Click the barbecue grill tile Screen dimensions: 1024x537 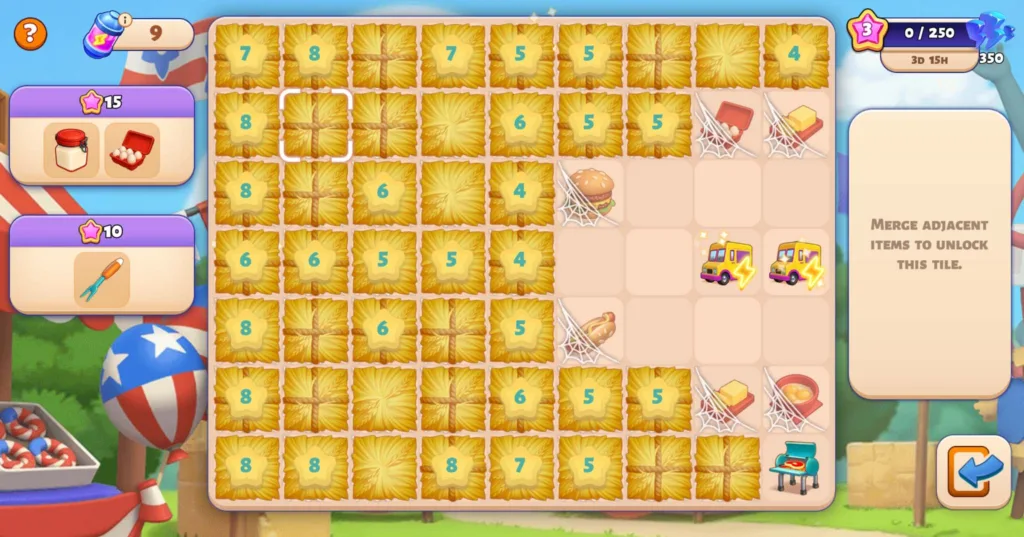pyautogui.click(x=796, y=467)
